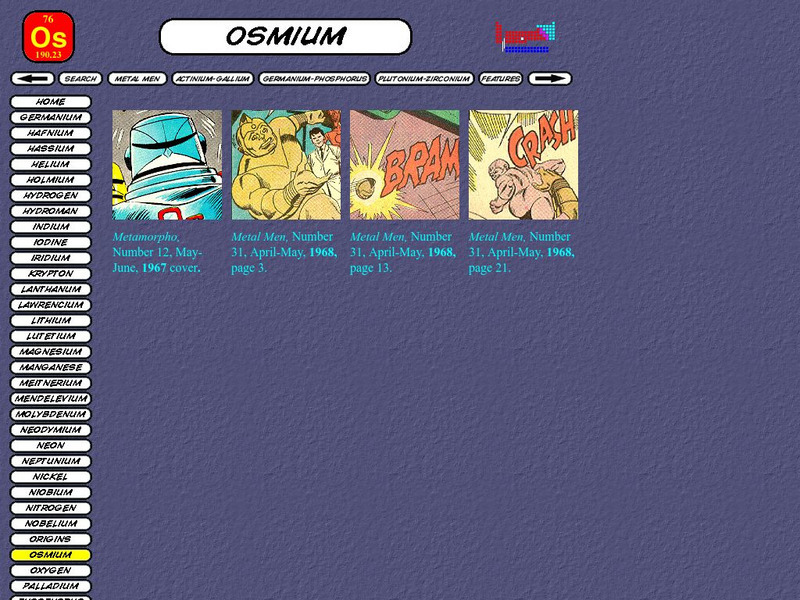
Task: Choose the Hydrogen entry
Action: 50,196
